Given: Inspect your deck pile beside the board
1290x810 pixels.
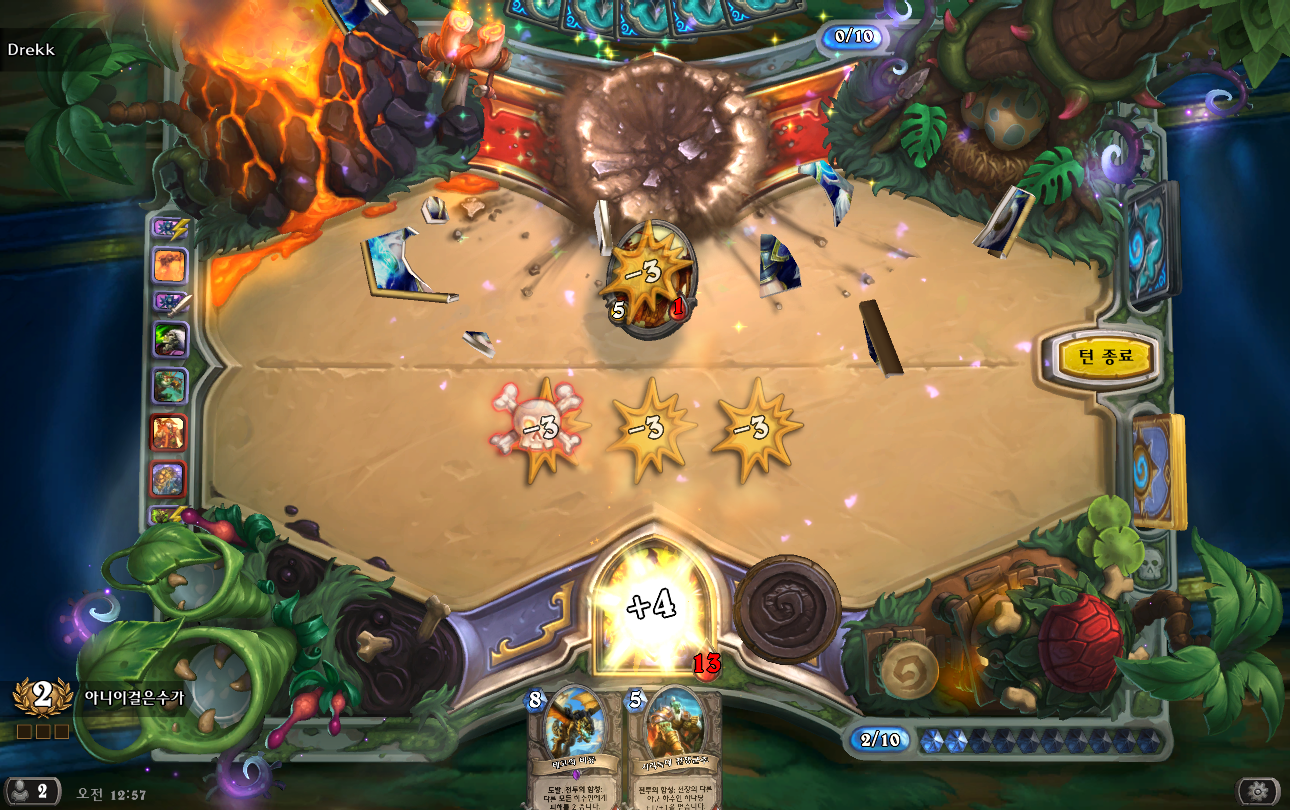Looking at the screenshot, I should click(1158, 470).
